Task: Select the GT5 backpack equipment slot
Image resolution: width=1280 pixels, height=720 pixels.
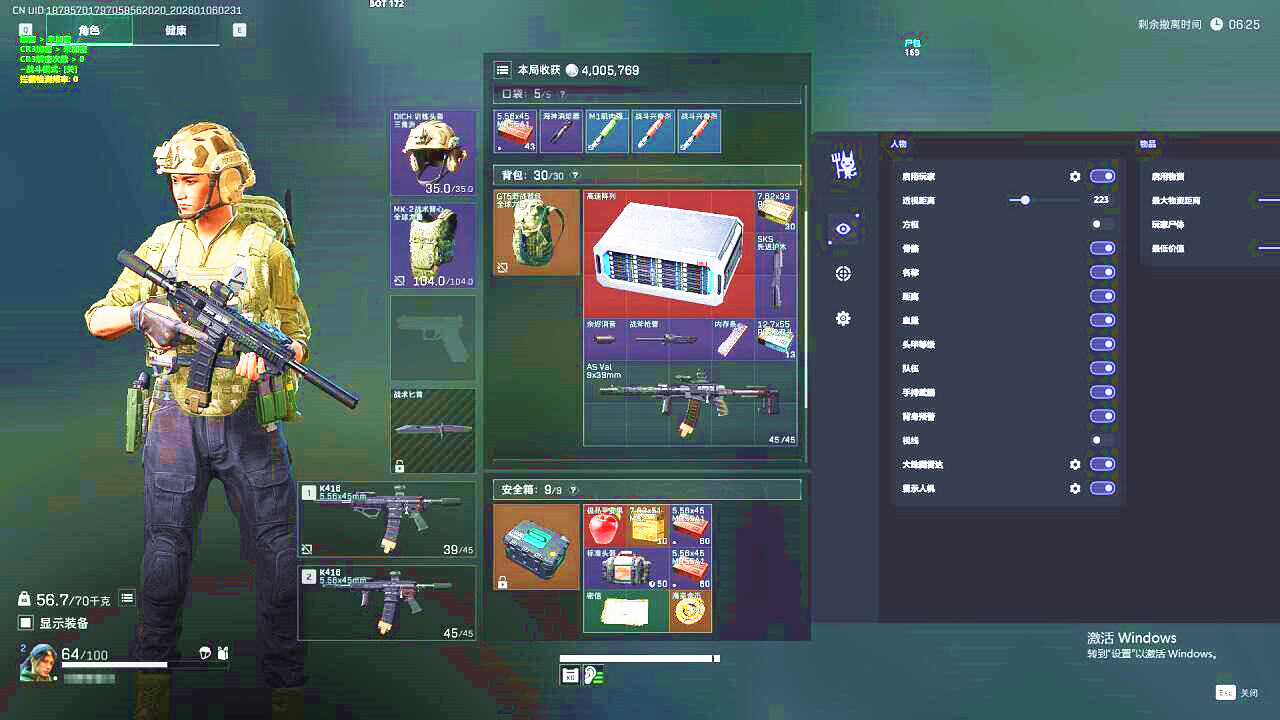Action: tap(536, 233)
